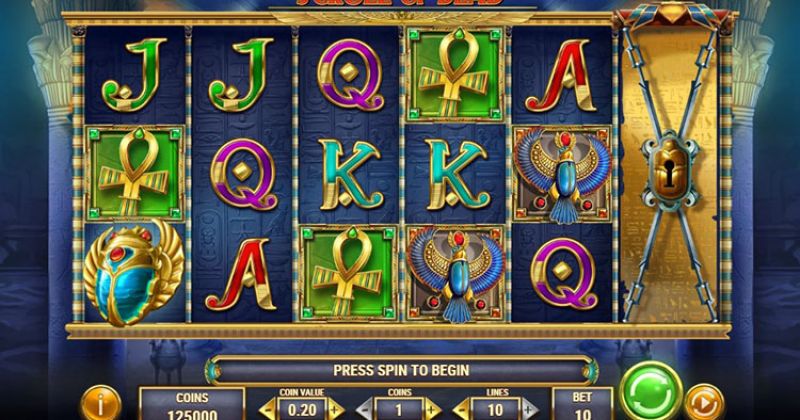Image resolution: width=800 pixels, height=420 pixels.
Task: Spin the reels with the green button
Action: (651, 391)
